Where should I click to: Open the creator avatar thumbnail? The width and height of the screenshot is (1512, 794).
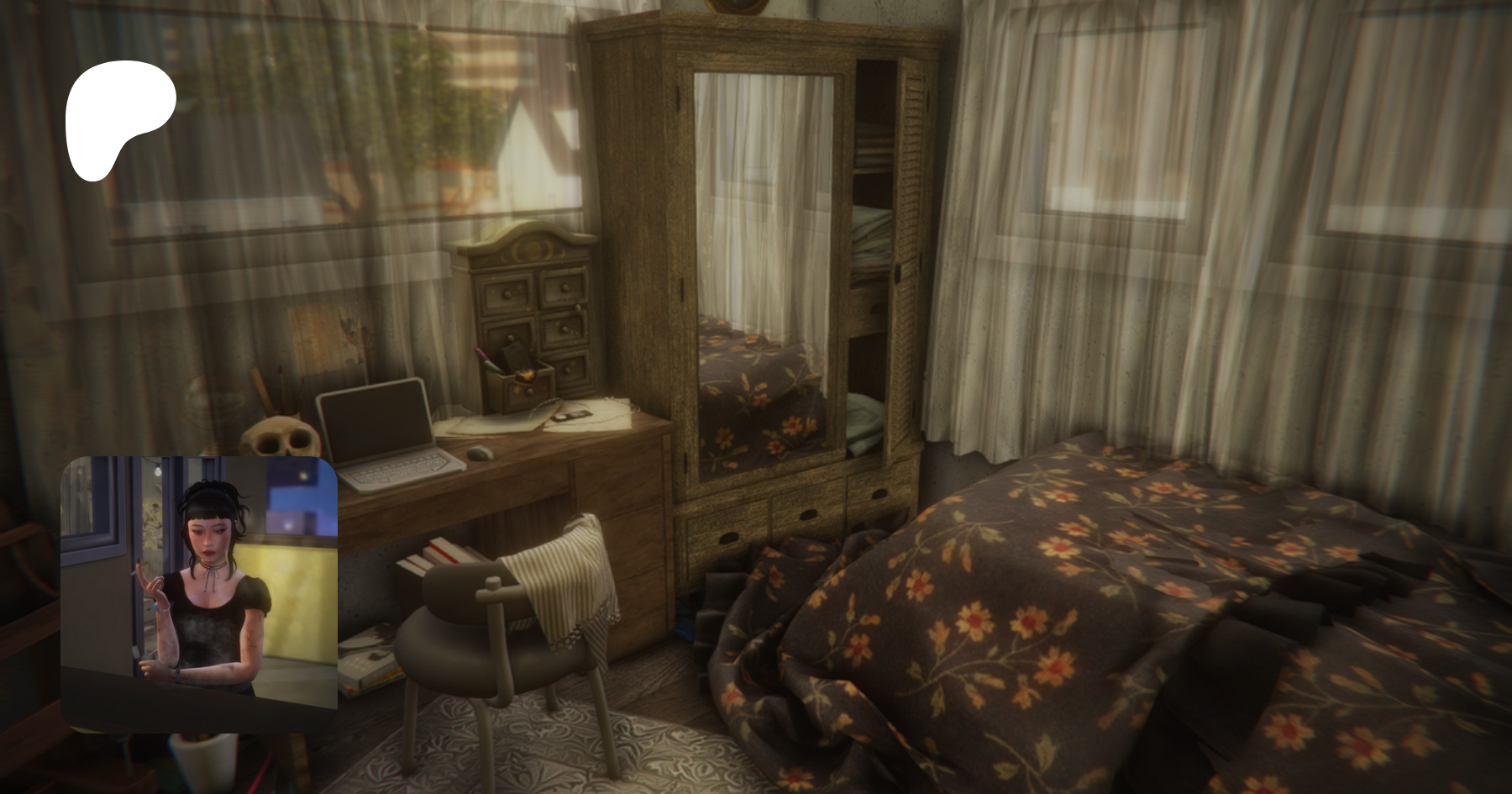coord(199,593)
